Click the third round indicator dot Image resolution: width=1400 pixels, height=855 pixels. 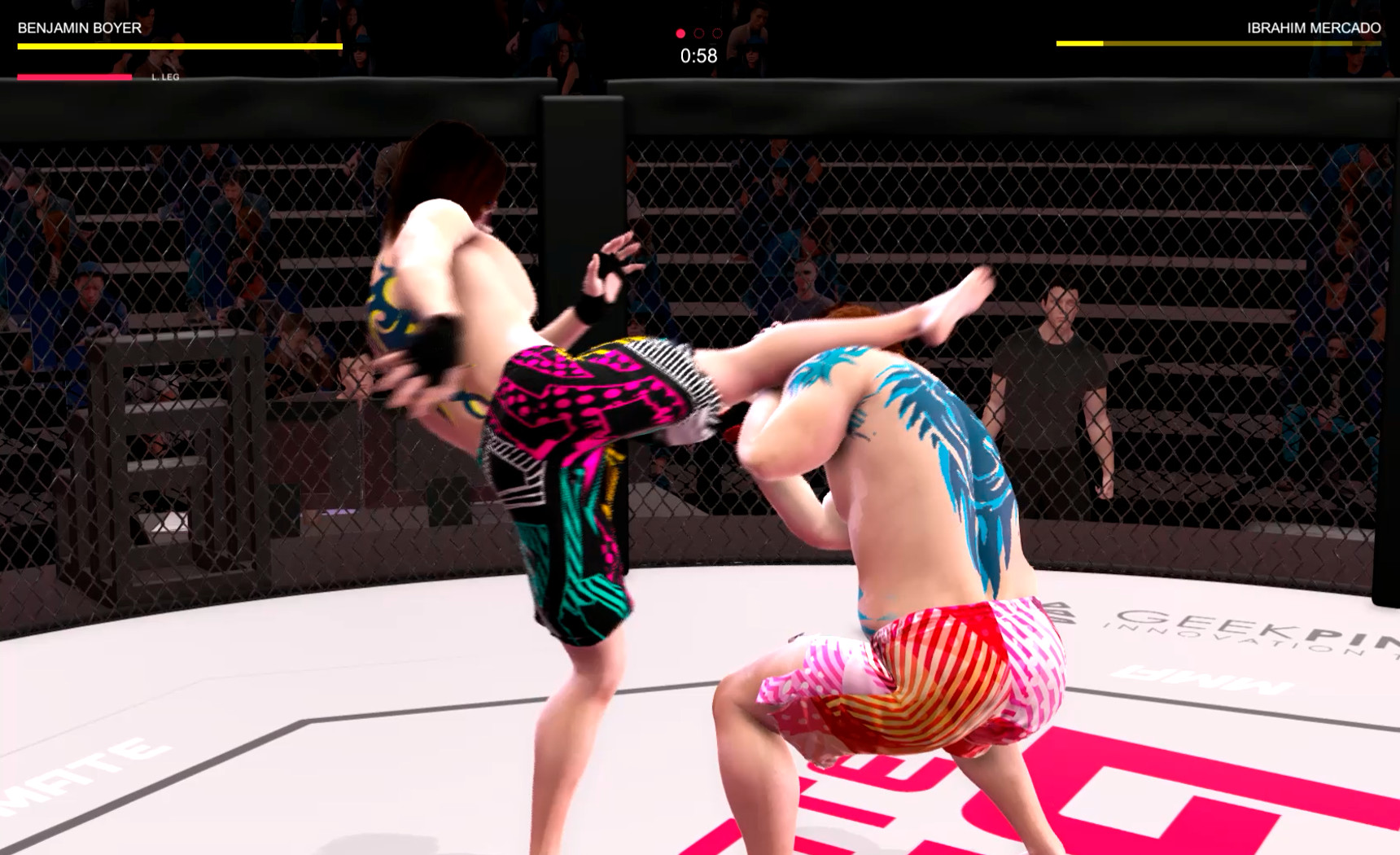pyautogui.click(x=715, y=34)
